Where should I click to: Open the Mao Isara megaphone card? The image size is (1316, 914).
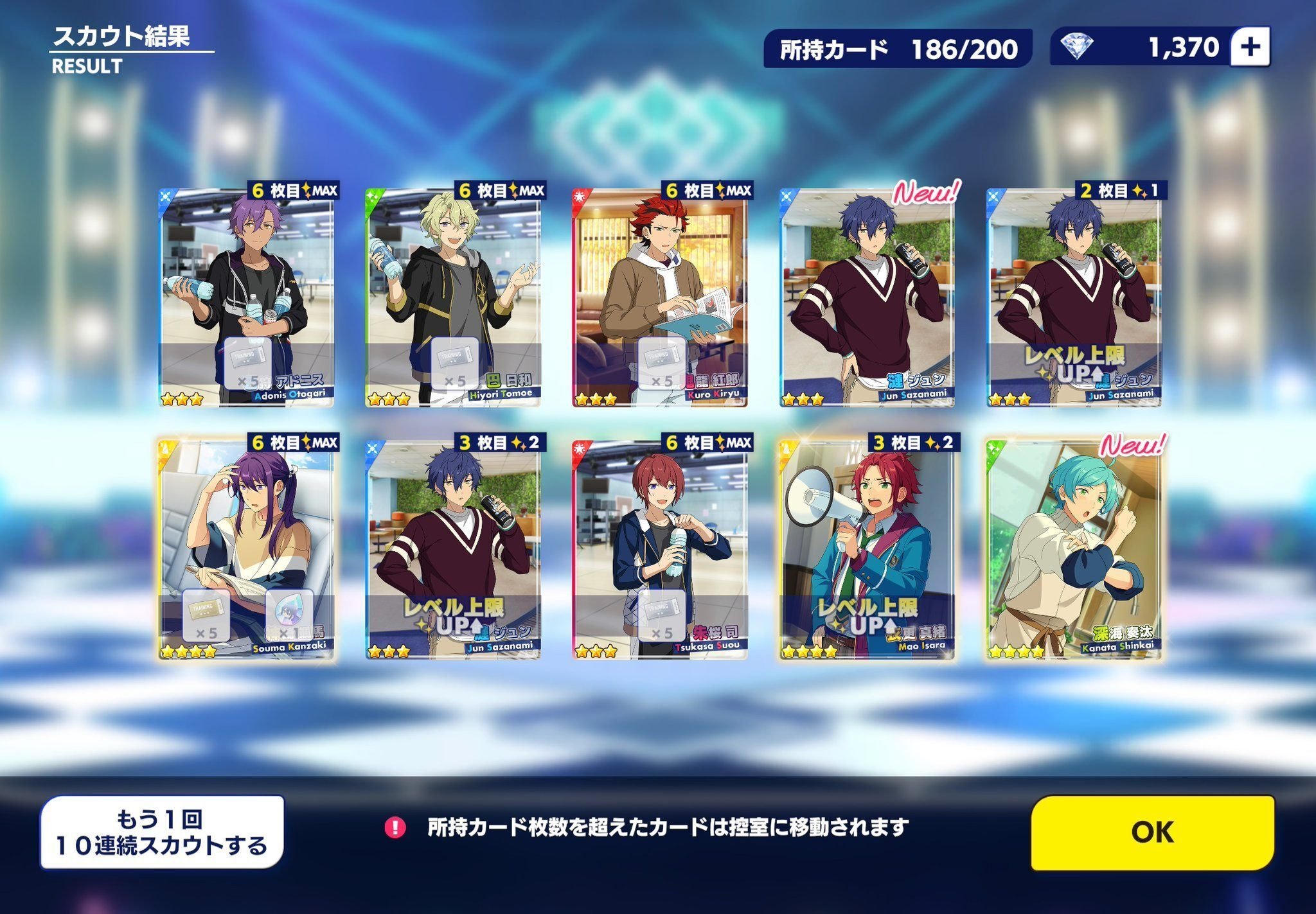(x=867, y=549)
